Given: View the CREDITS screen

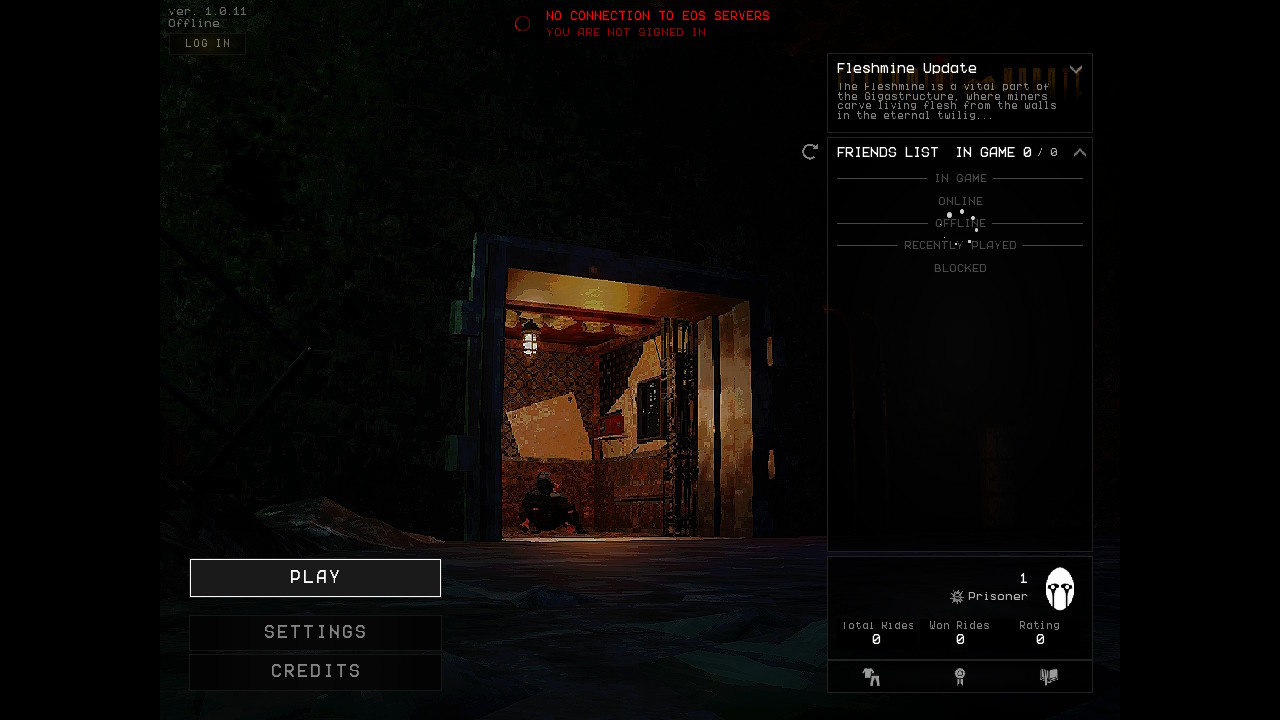Looking at the screenshot, I should click(x=315, y=672).
